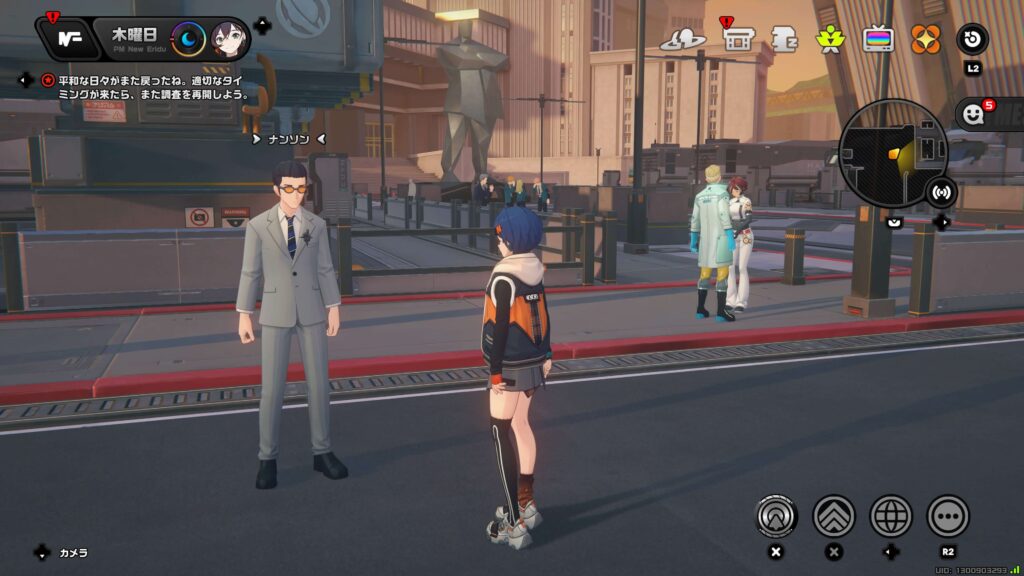The width and height of the screenshot is (1024, 576).
Task: Expand the circular minimap
Action: (x=878, y=155)
